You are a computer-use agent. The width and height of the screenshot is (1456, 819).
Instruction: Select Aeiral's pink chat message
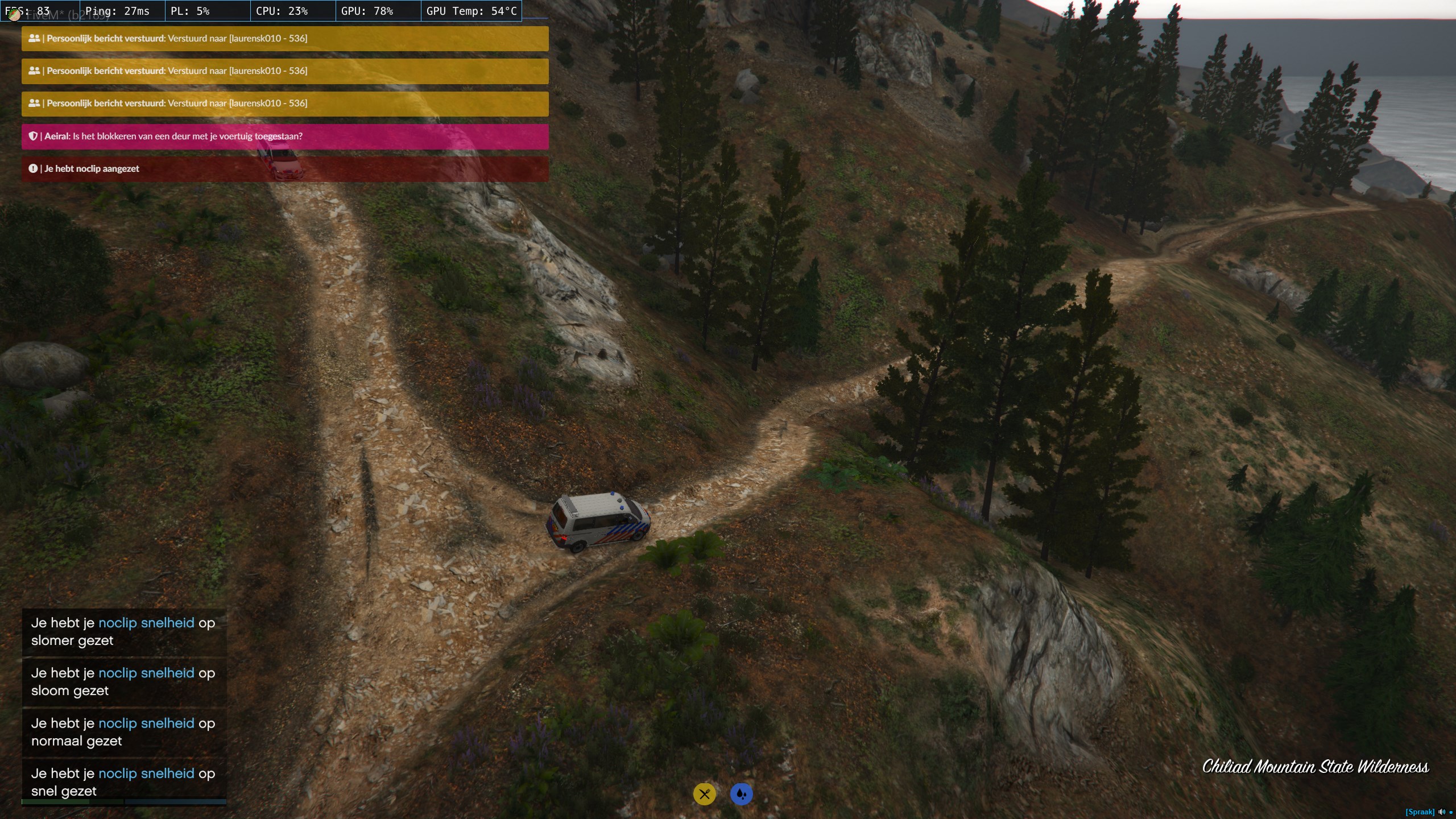pos(284,136)
